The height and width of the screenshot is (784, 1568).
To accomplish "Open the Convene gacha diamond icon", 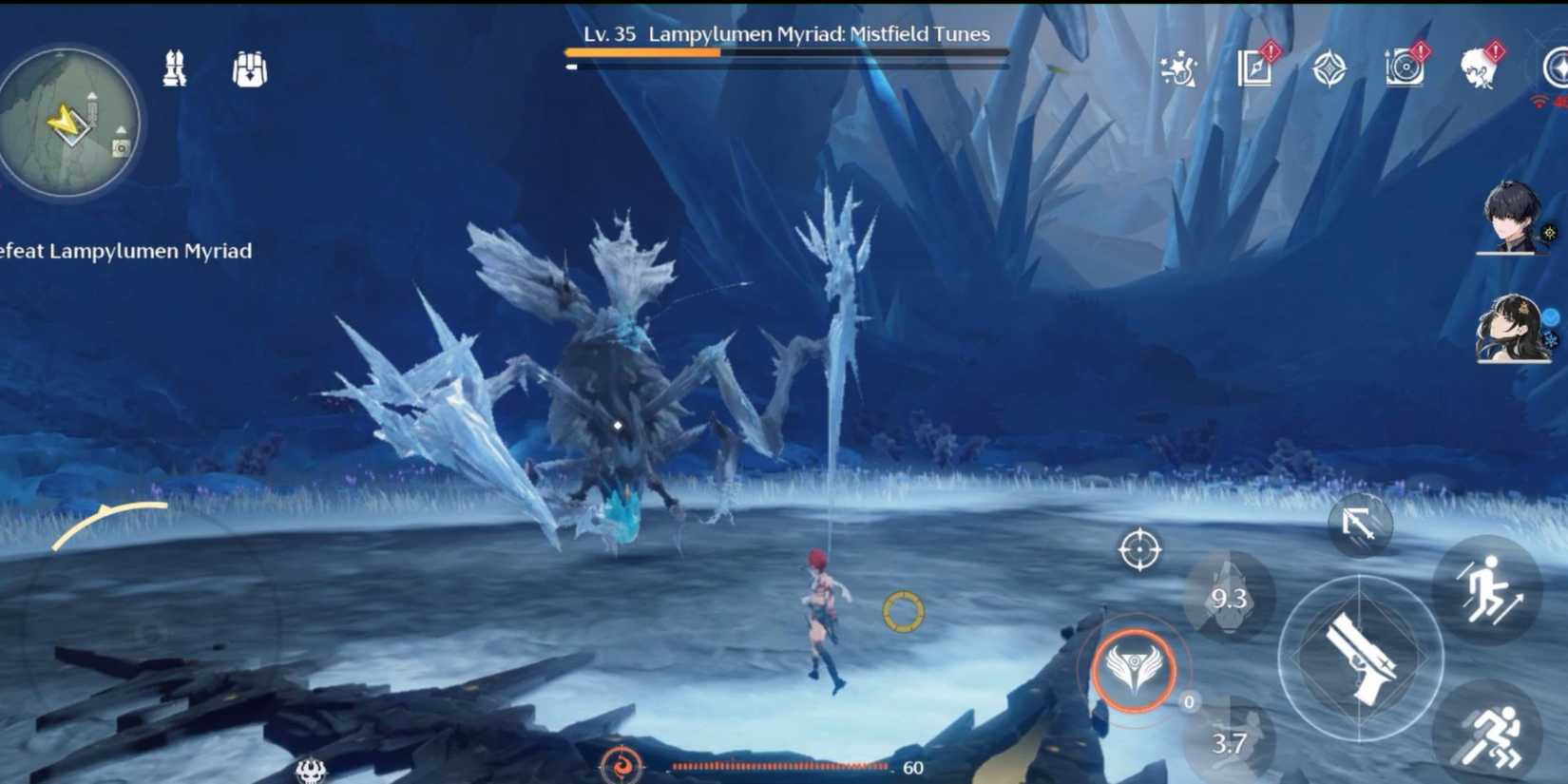I will pyautogui.click(x=1330, y=68).
